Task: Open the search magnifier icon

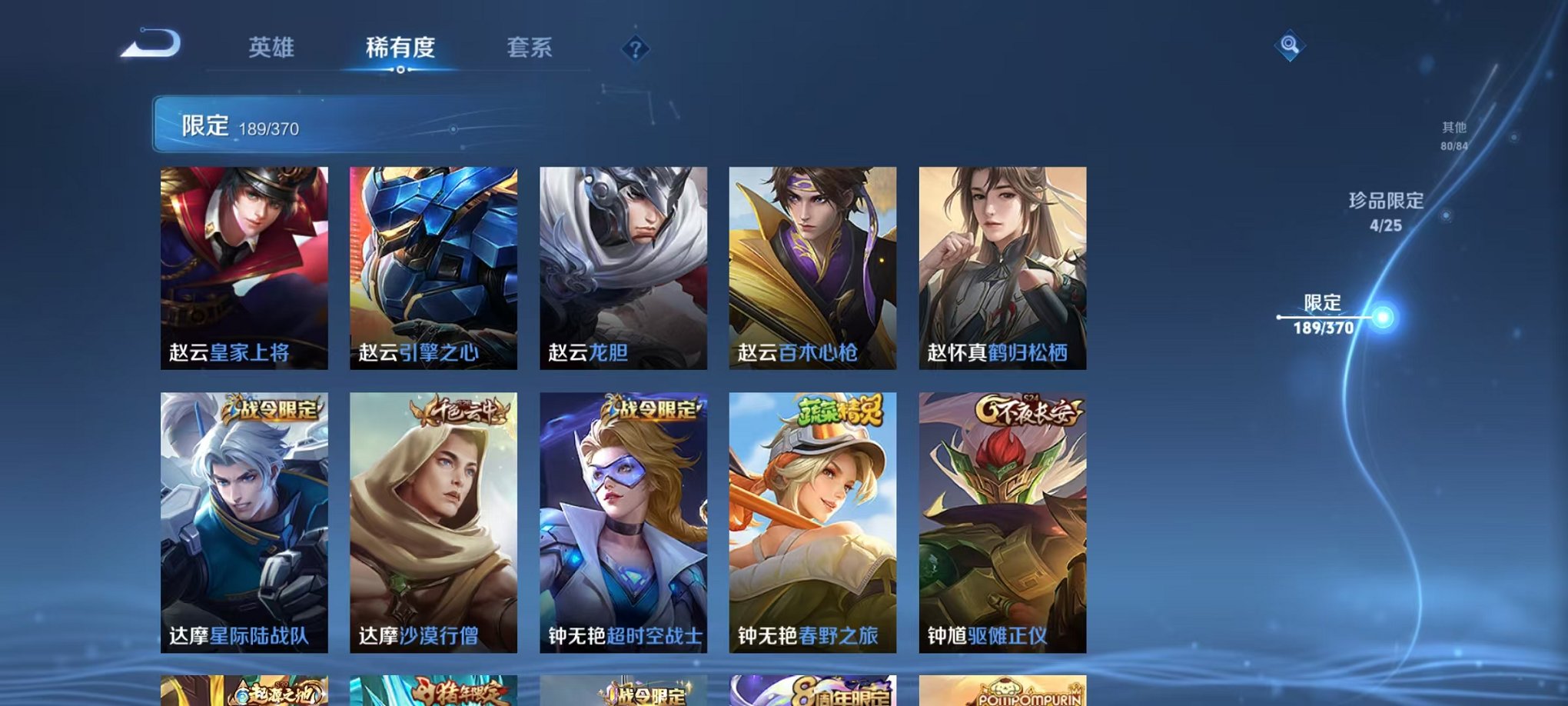Action: coord(1291,46)
